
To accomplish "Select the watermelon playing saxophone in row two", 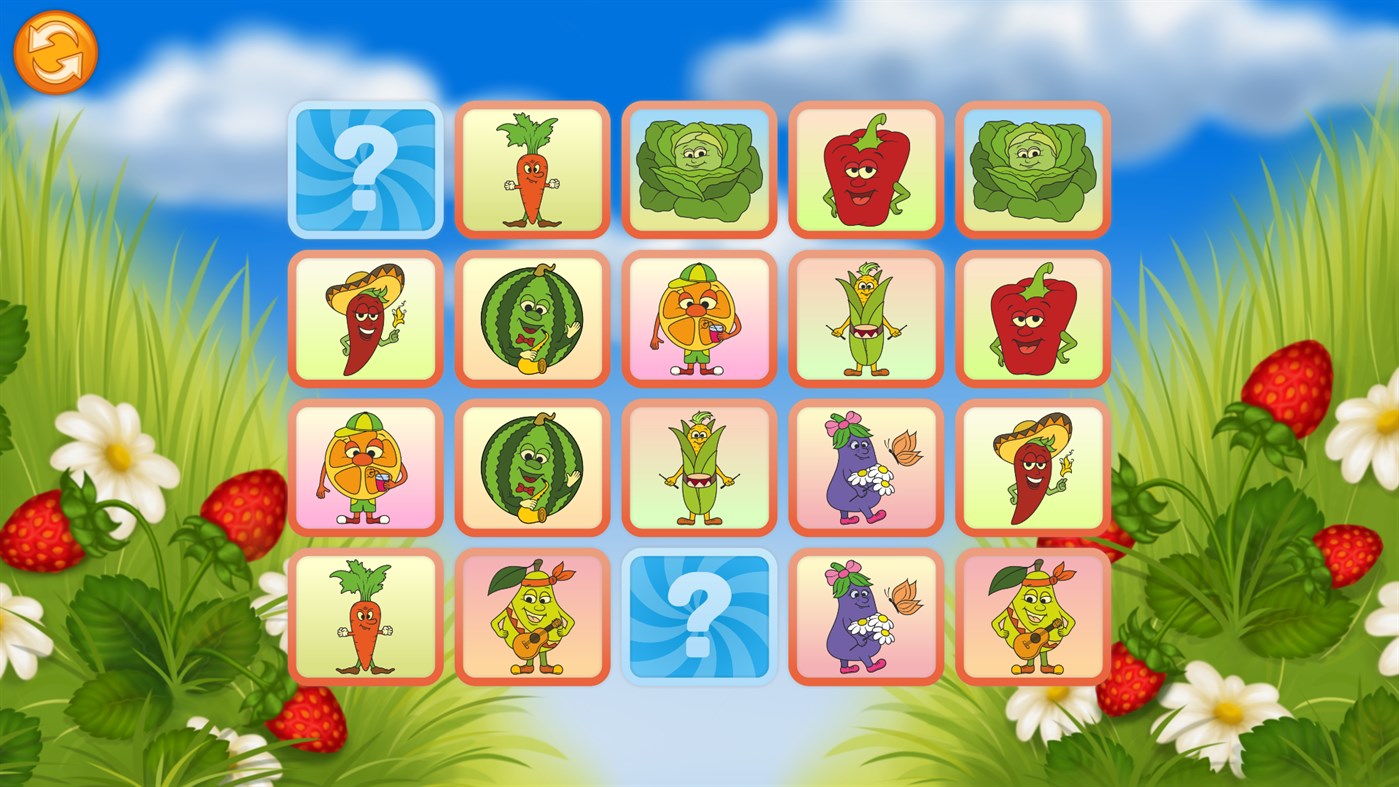I will point(532,318).
